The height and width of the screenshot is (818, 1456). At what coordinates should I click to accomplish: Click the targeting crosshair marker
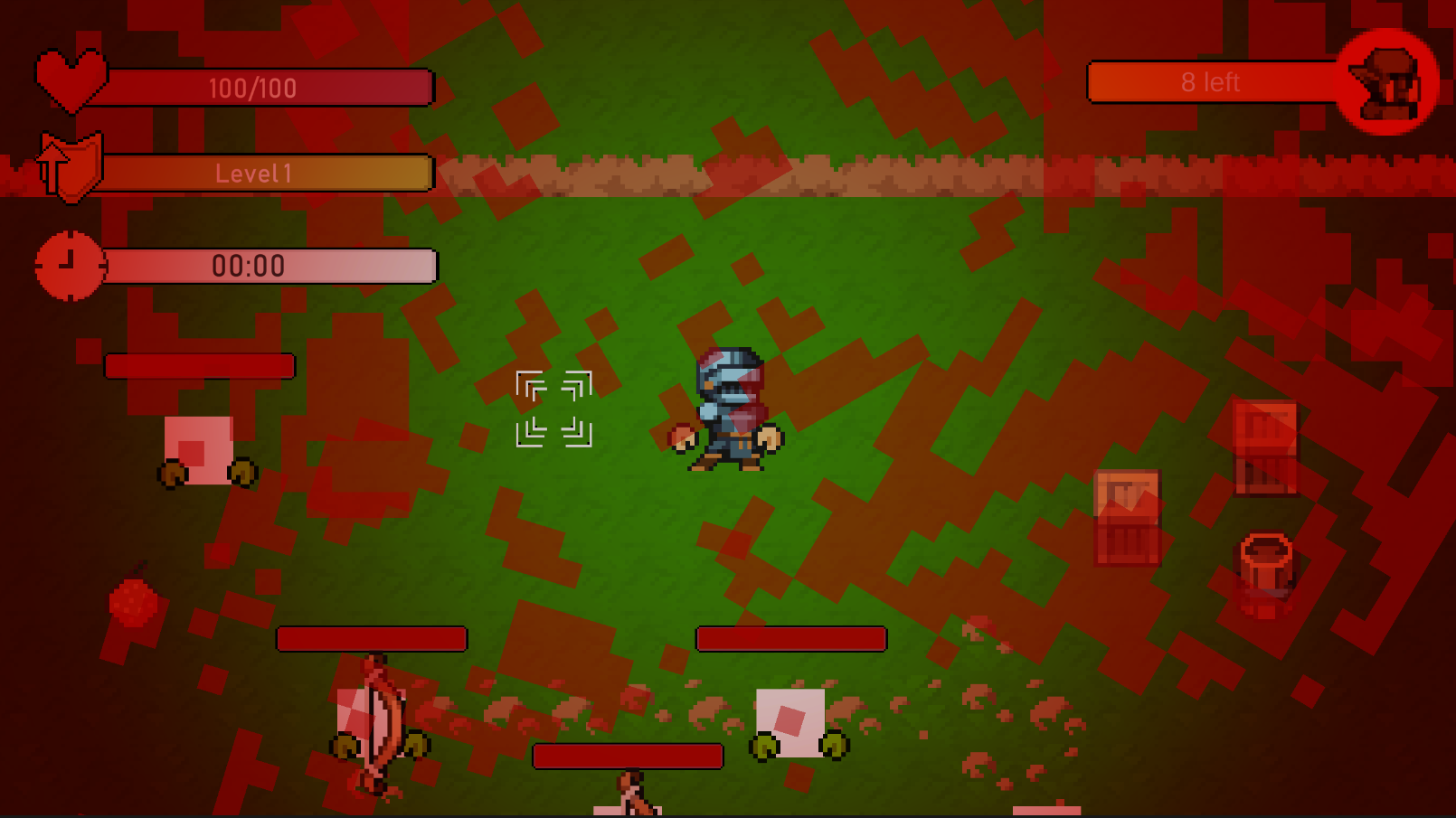coord(554,409)
